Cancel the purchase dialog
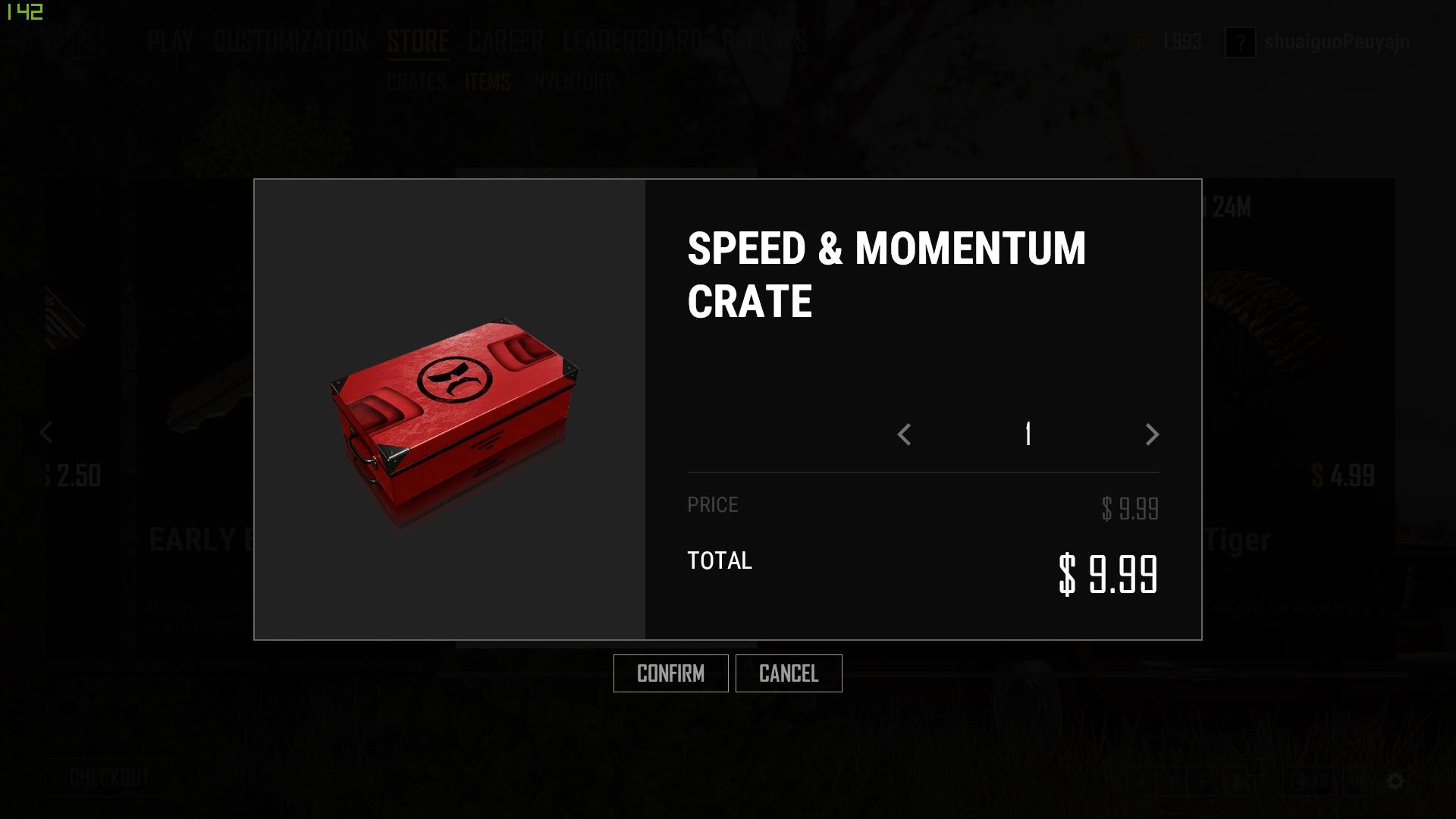This screenshot has height=819, width=1456. [x=788, y=673]
